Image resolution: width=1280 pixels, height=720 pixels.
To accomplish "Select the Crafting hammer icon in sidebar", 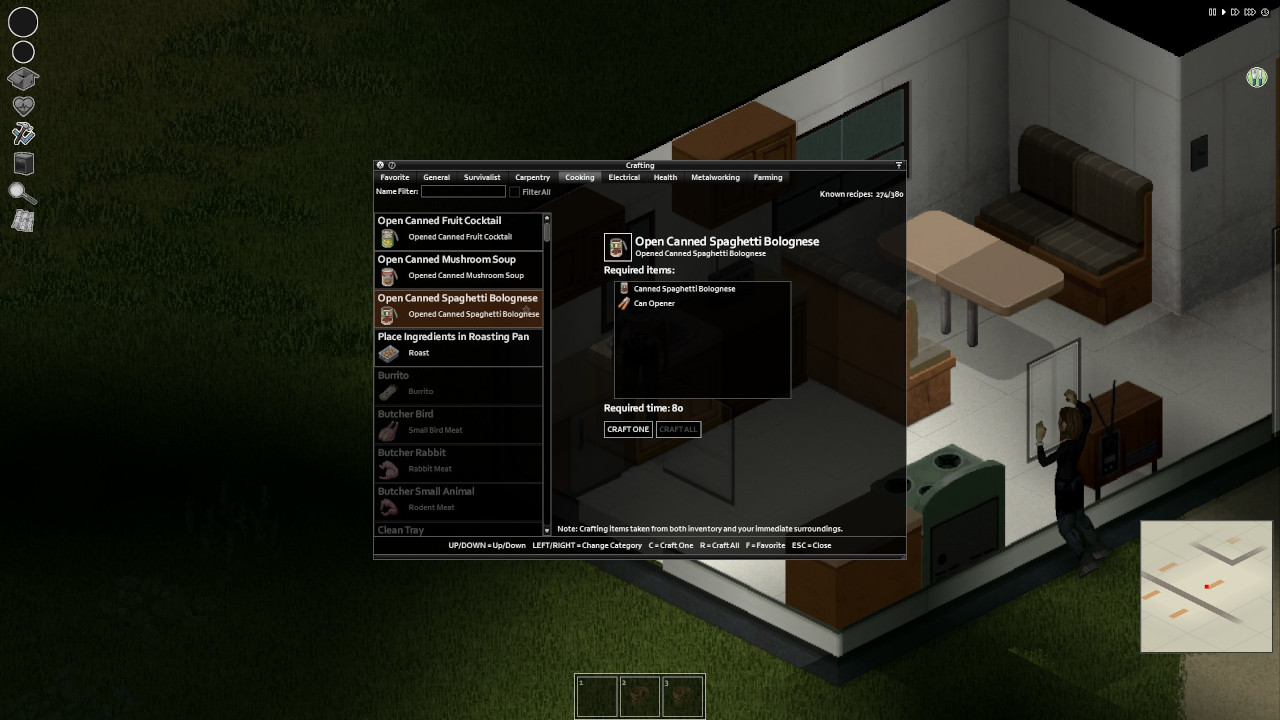I will (22, 133).
